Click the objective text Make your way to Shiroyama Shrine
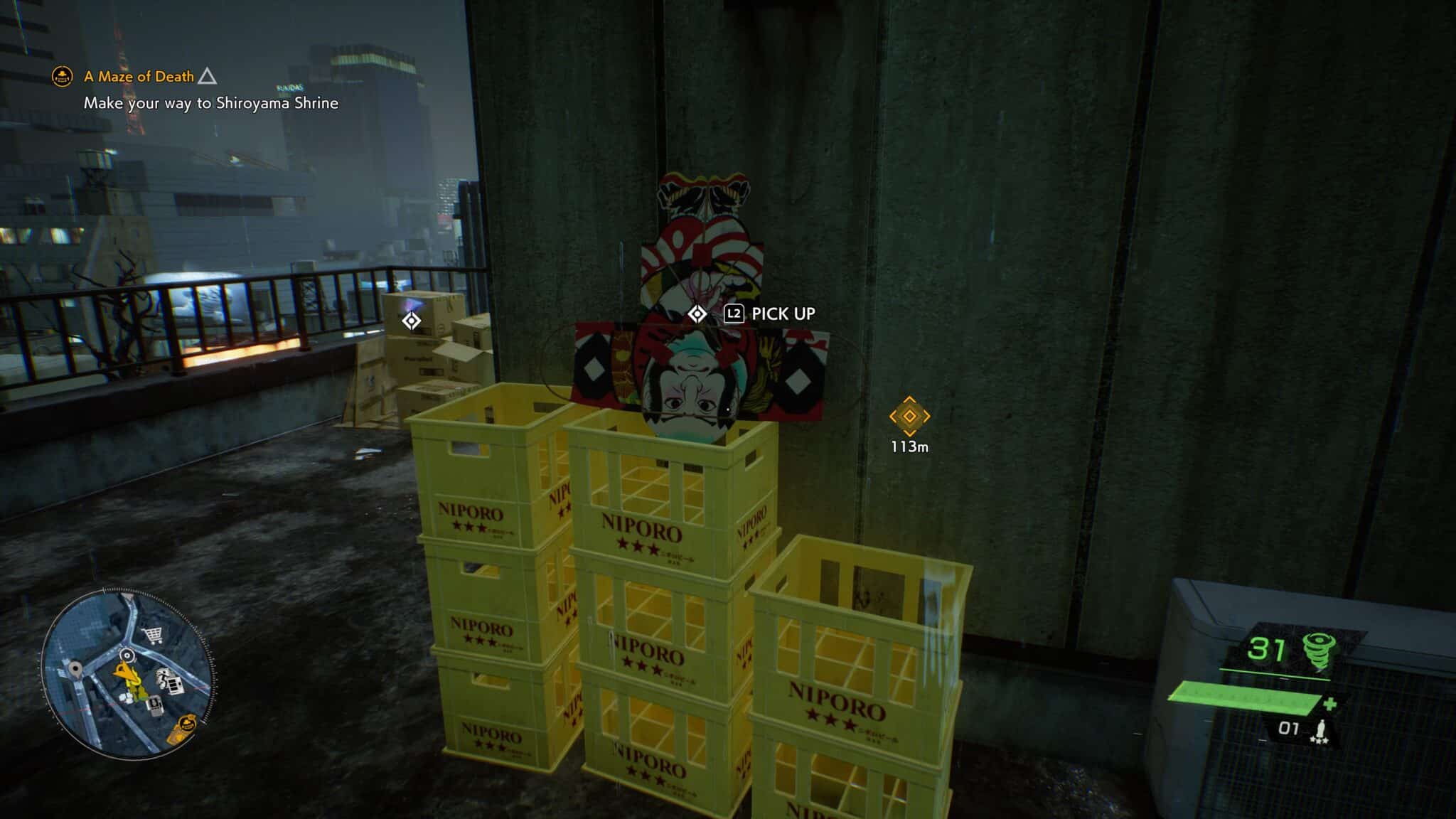 point(211,103)
